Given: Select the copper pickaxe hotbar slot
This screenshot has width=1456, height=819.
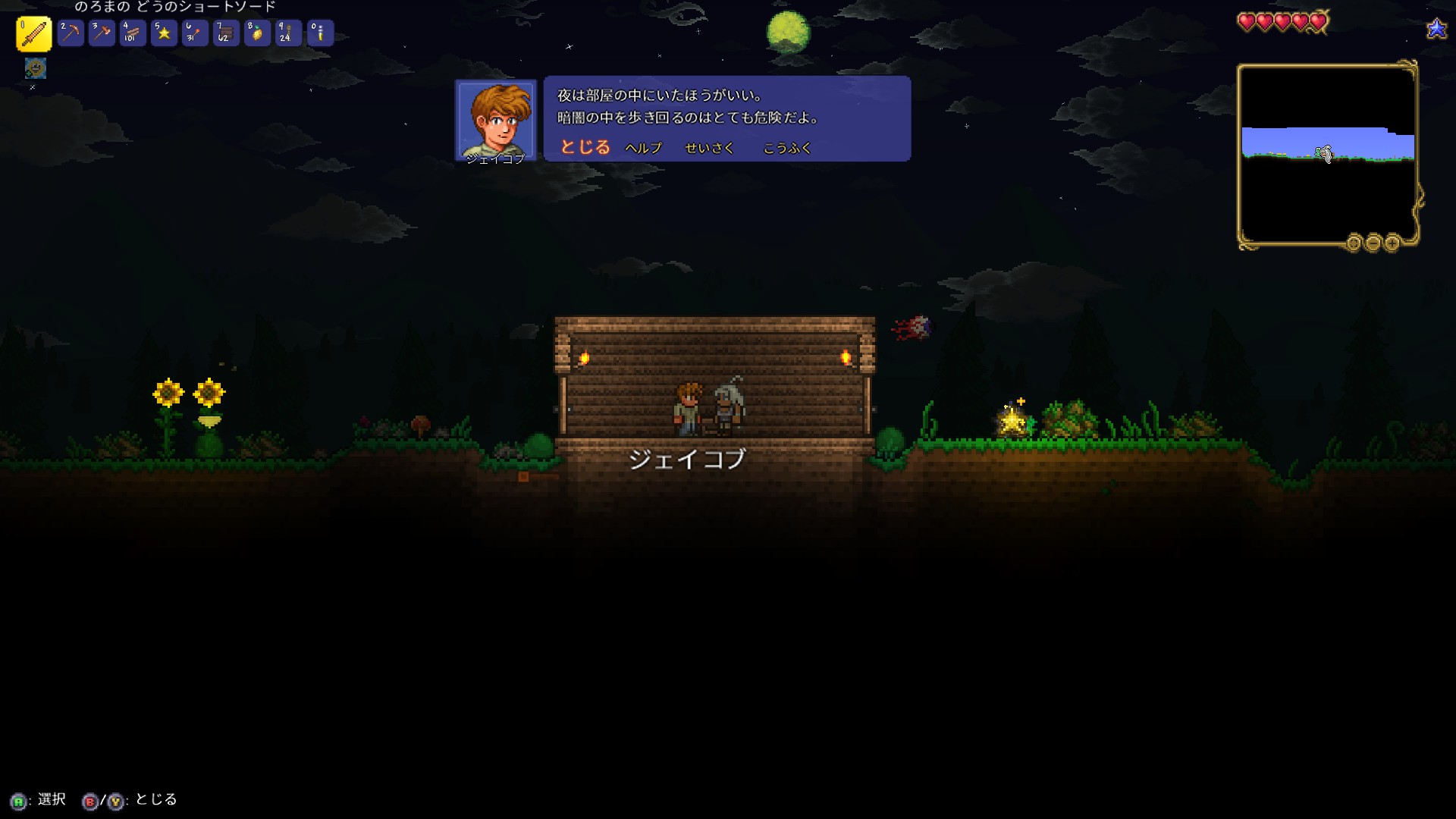Looking at the screenshot, I should [71, 33].
